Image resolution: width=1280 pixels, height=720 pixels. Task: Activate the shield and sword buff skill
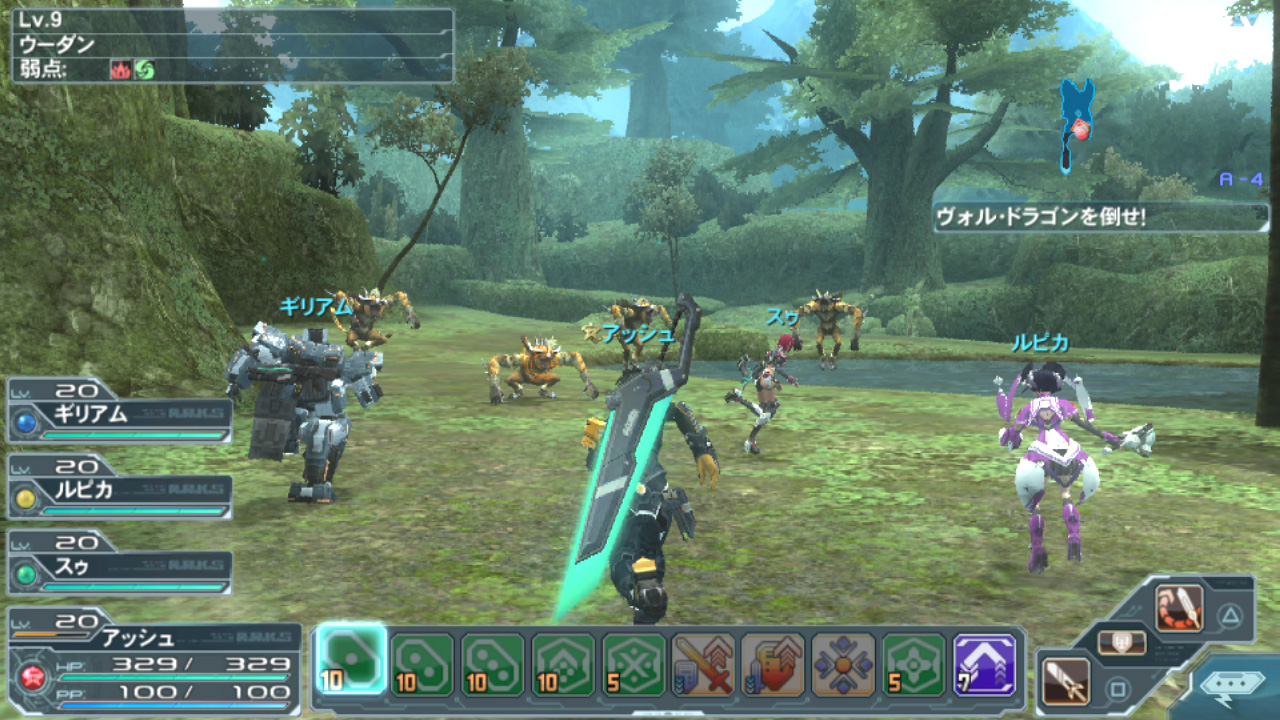click(773, 664)
